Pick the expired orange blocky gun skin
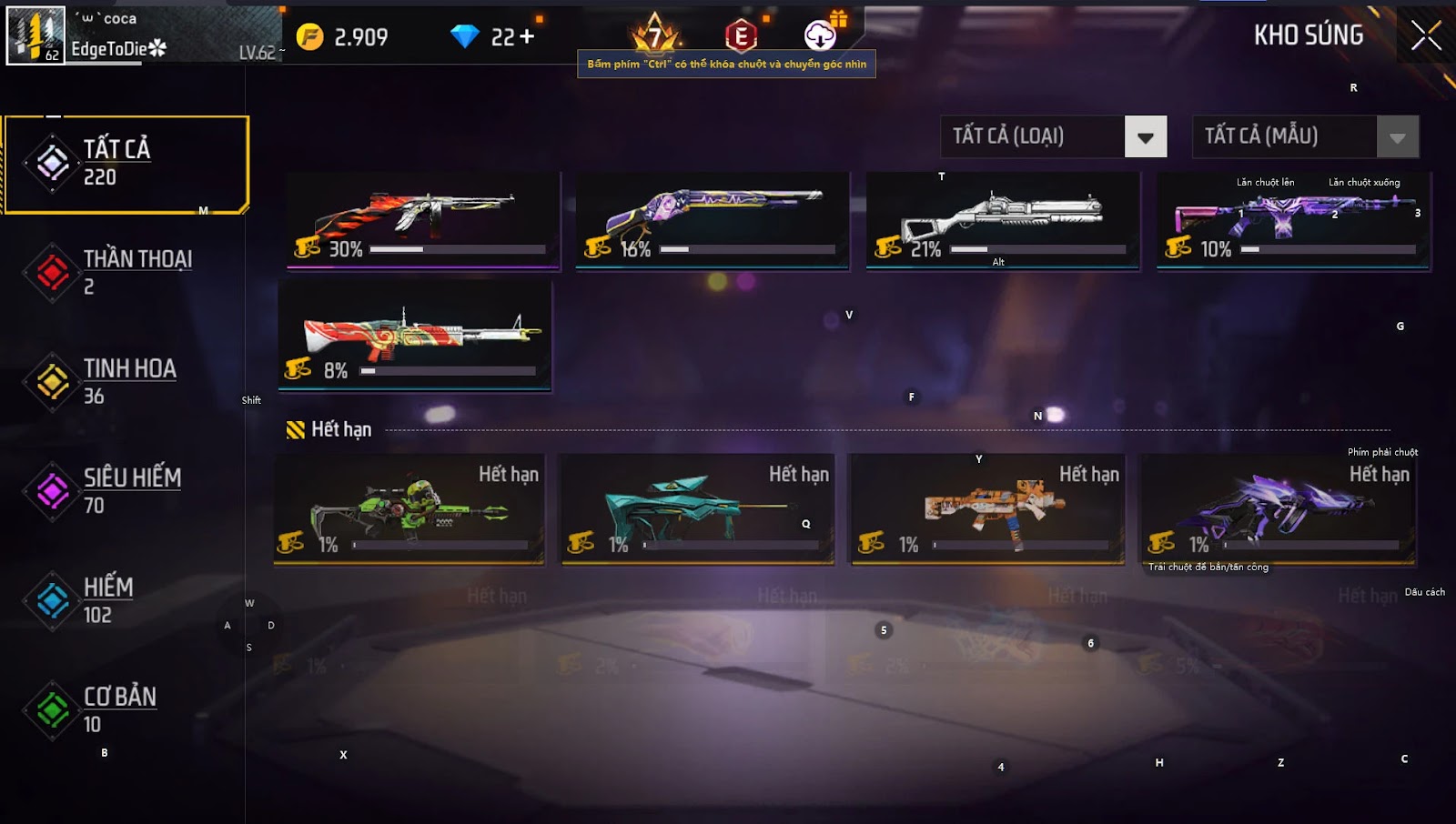Screen dimensions: 1456x824 [987, 509]
